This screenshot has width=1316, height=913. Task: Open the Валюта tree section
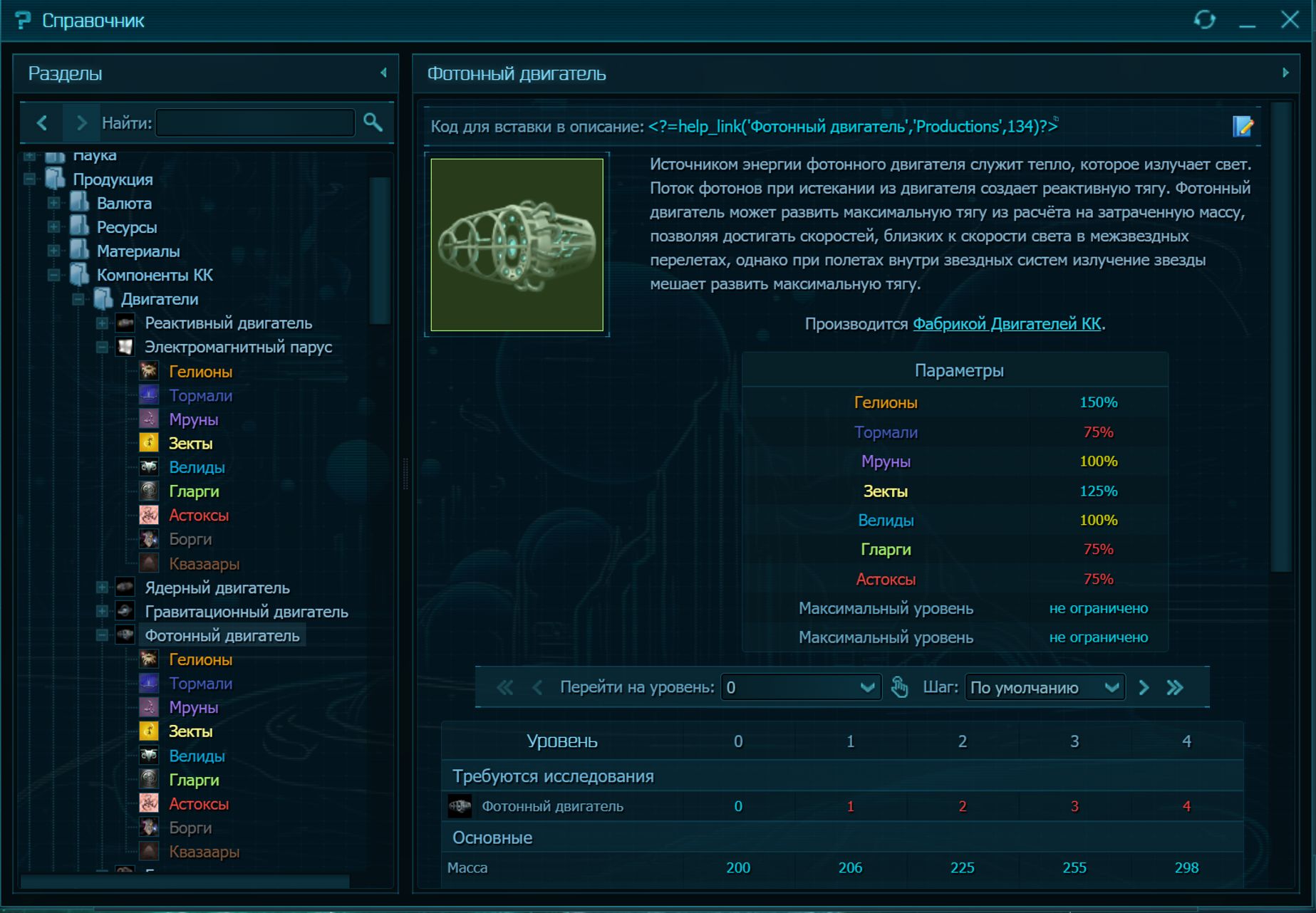pos(124,204)
